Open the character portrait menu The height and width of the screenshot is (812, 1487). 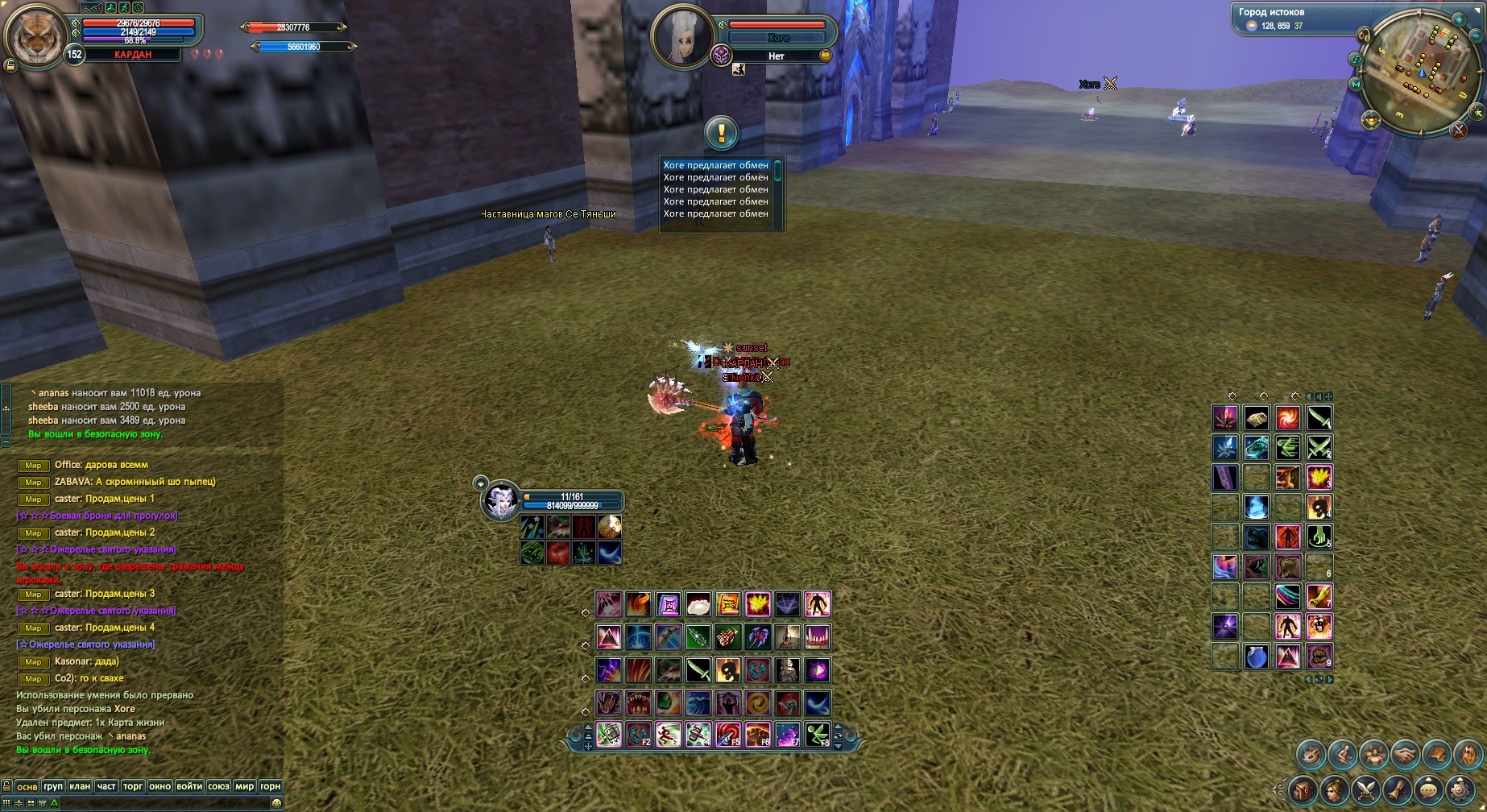[x=1335, y=790]
